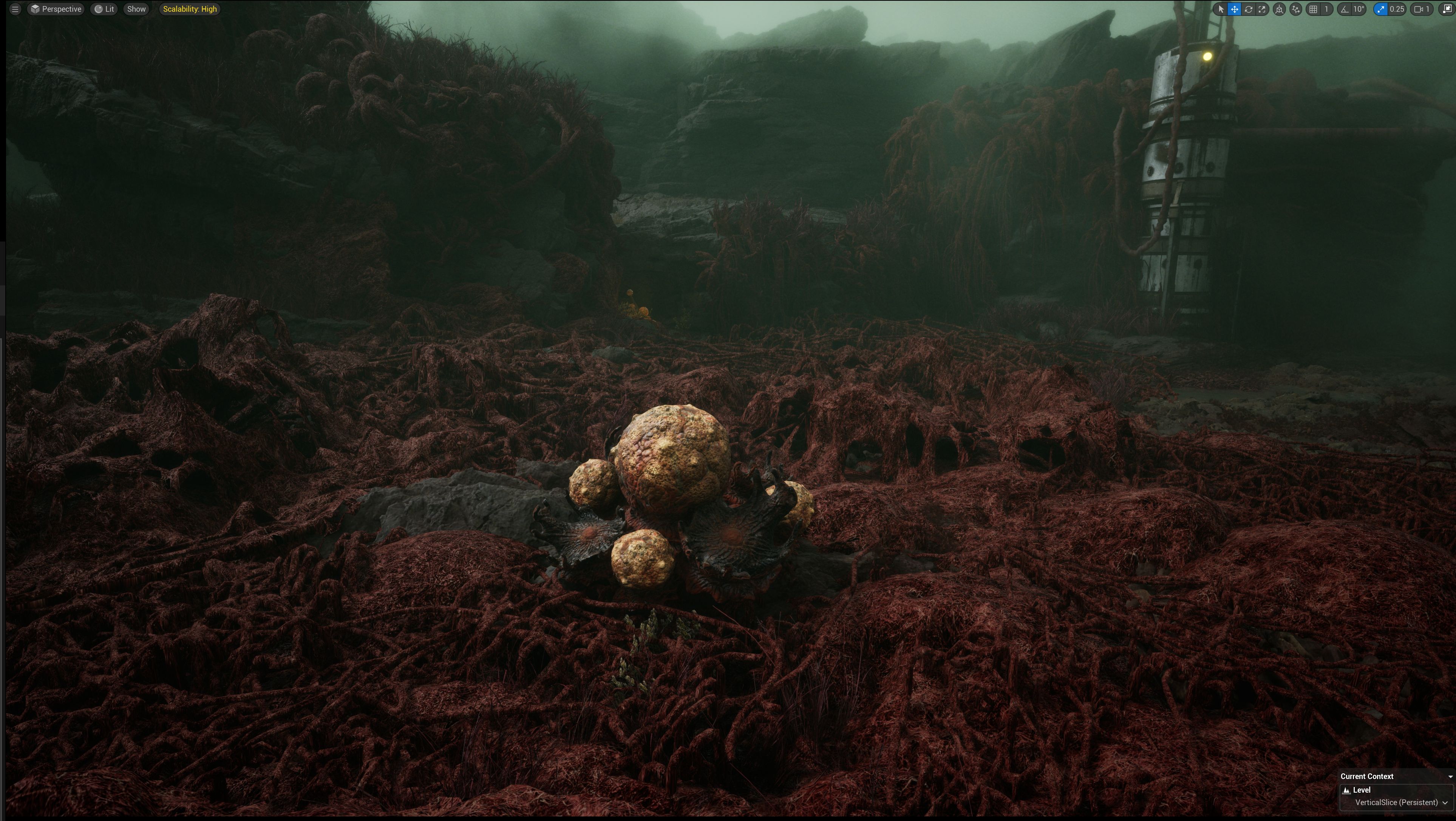Change the grid snap size value 1
Viewport: 1456px width, 821px height.
coord(1326,9)
